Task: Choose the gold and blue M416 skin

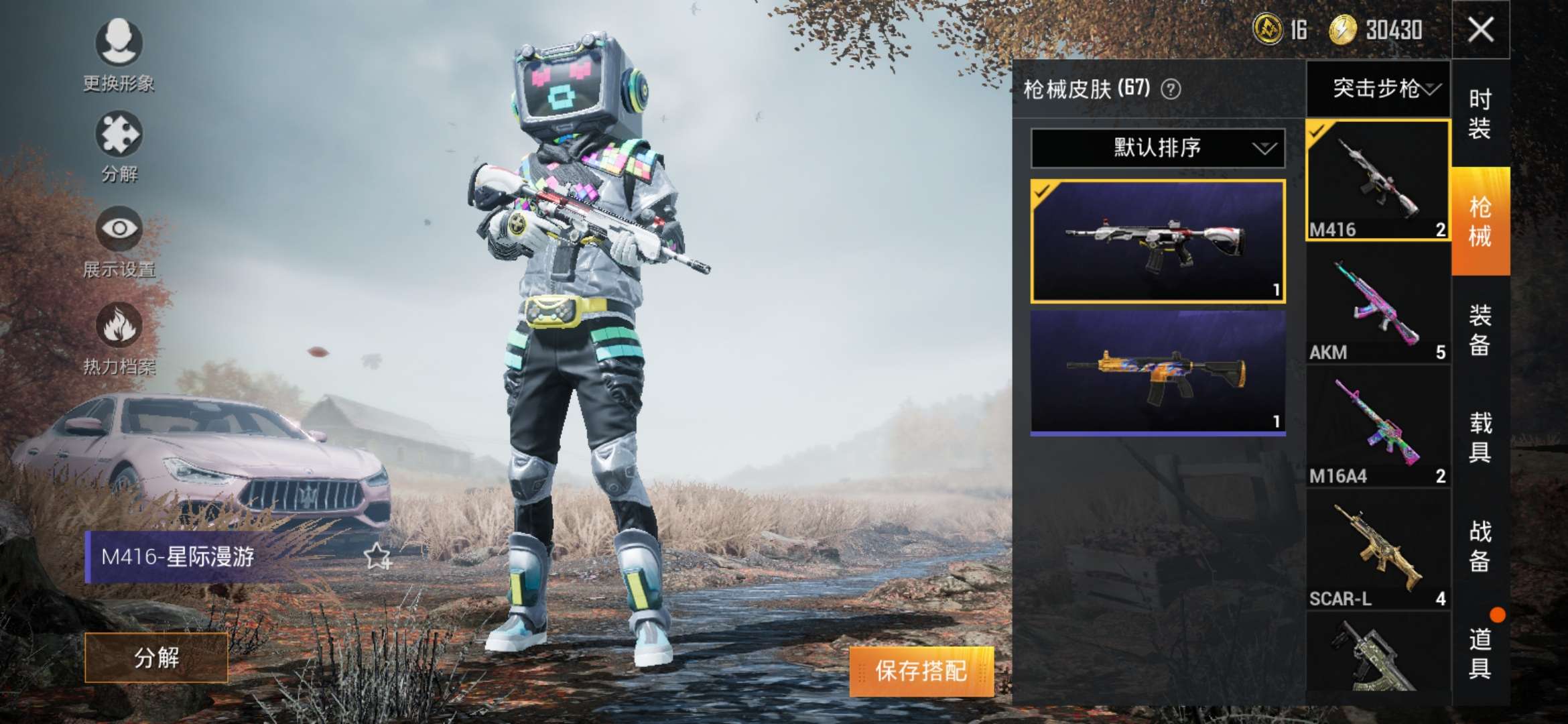Action: coord(1157,372)
